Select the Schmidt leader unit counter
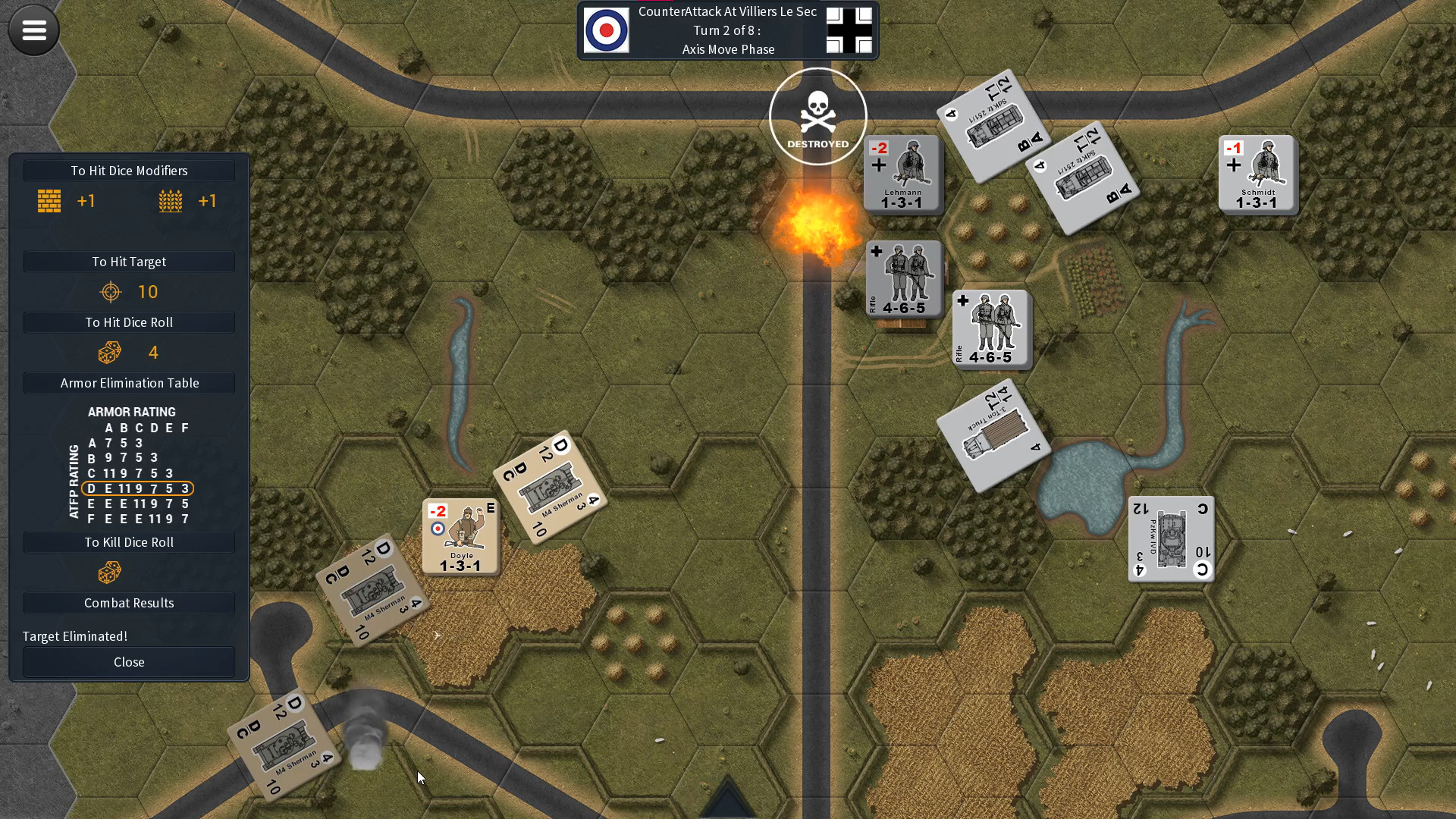This screenshot has width=1456, height=819. [1257, 174]
